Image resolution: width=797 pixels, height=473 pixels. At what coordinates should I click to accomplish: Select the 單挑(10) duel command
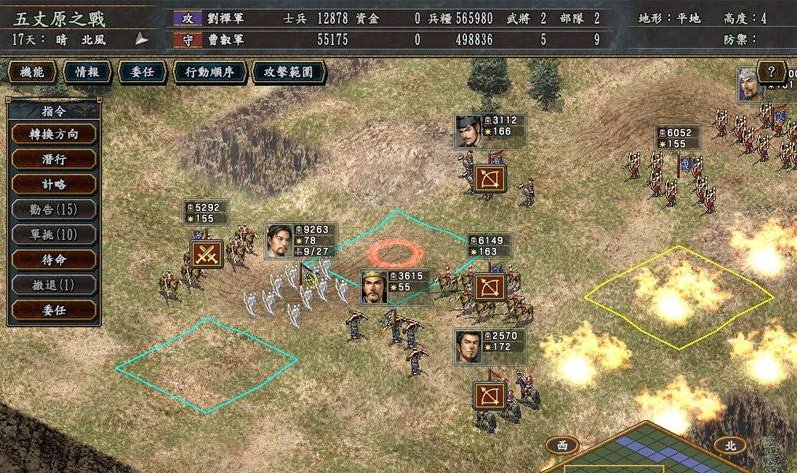(54, 234)
